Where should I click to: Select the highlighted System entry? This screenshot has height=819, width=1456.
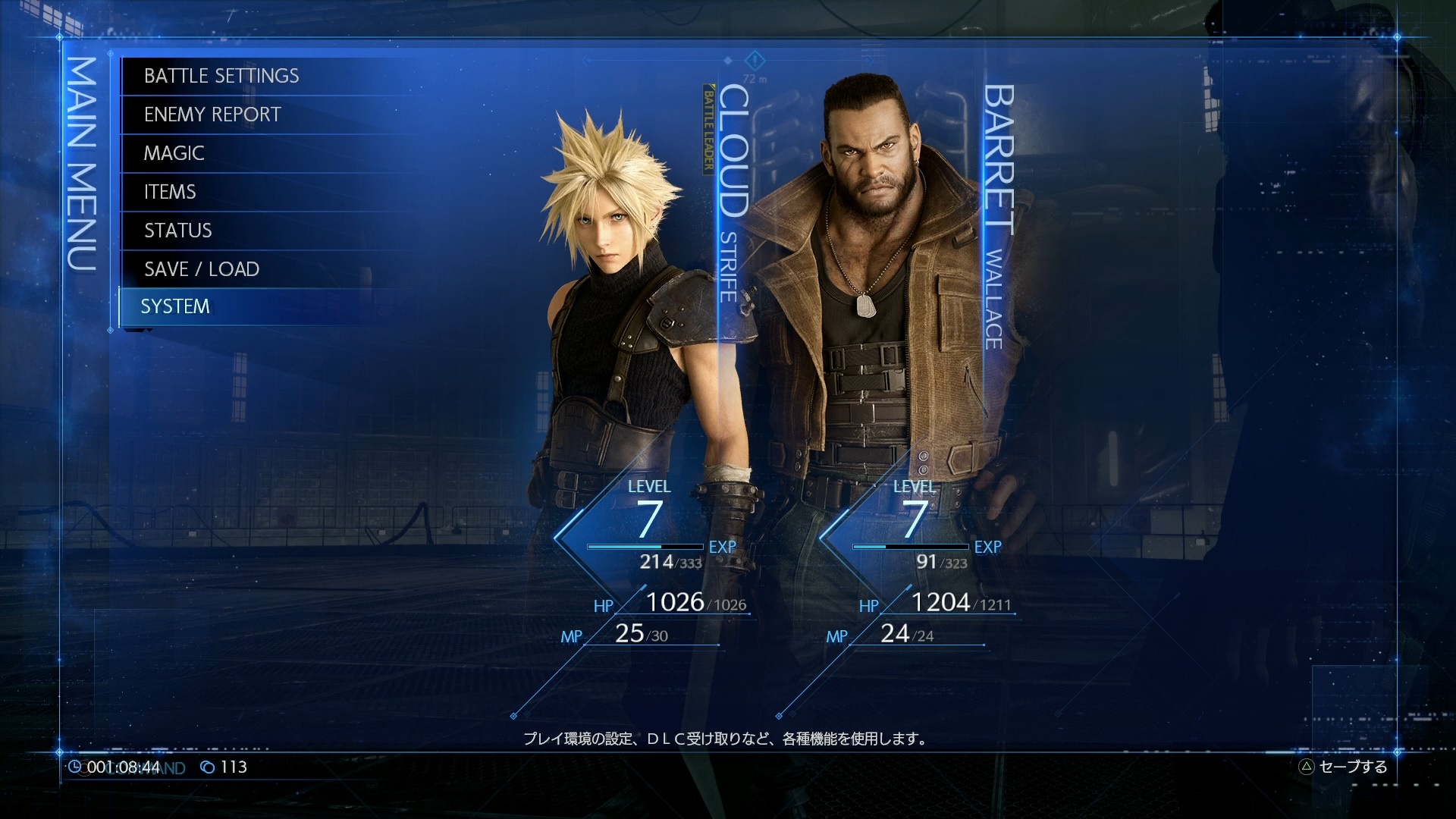[175, 306]
